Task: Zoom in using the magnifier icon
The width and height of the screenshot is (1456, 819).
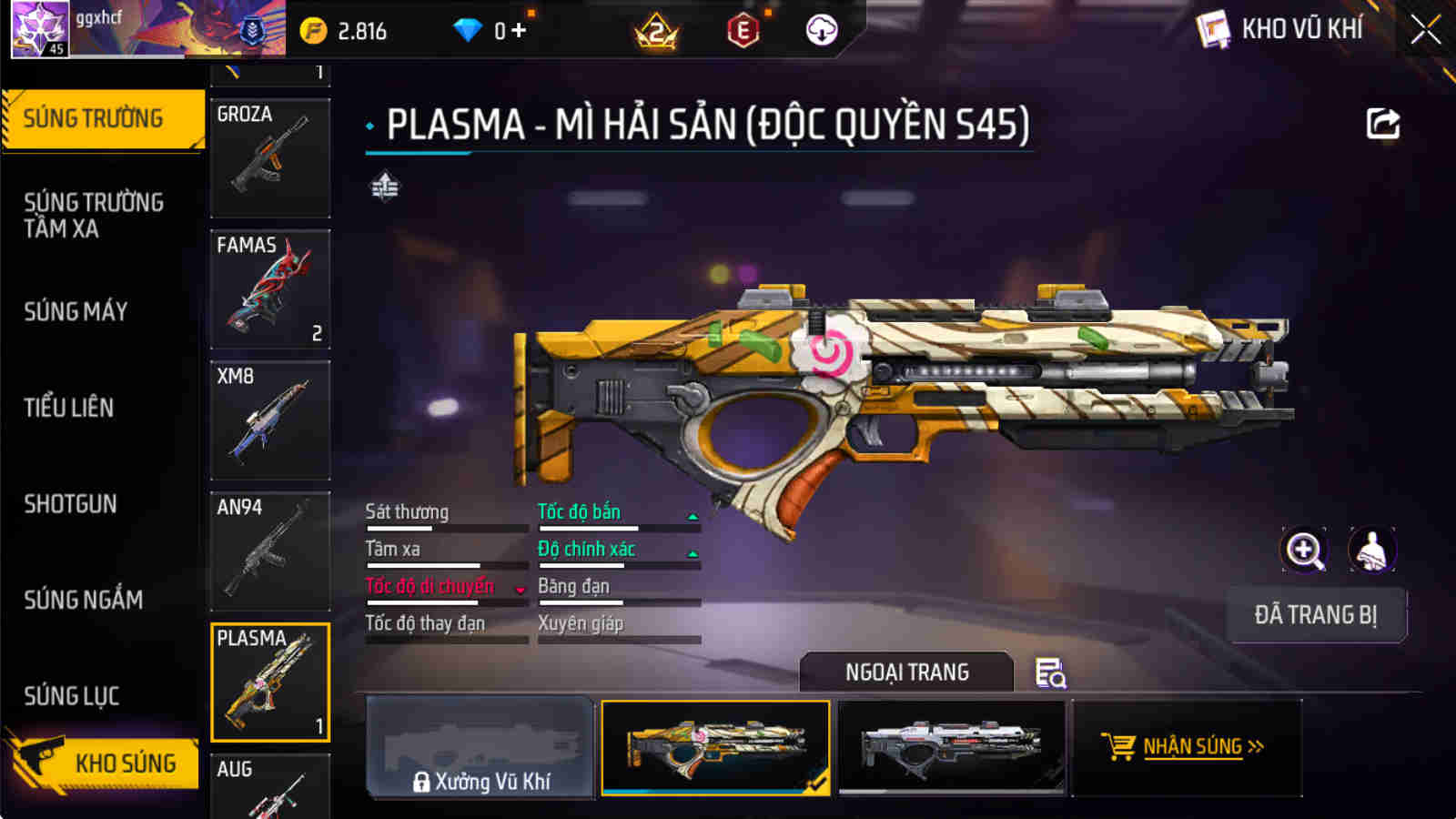Action: pos(1305,549)
